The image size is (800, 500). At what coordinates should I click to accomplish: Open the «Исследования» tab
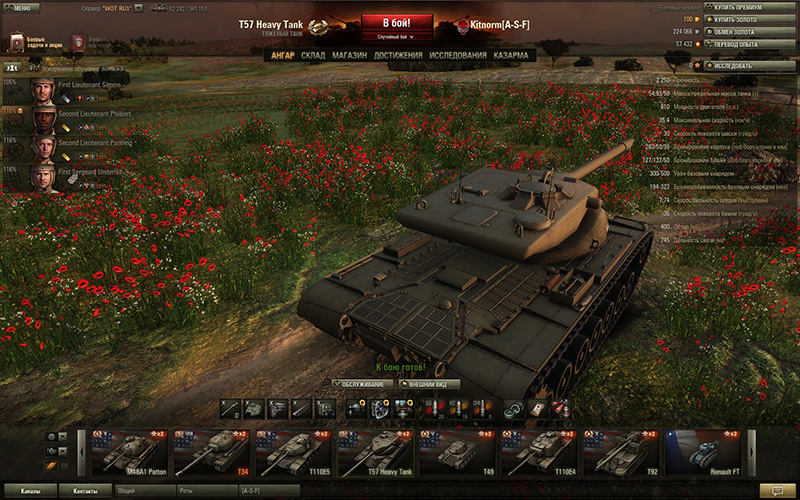coord(458,55)
